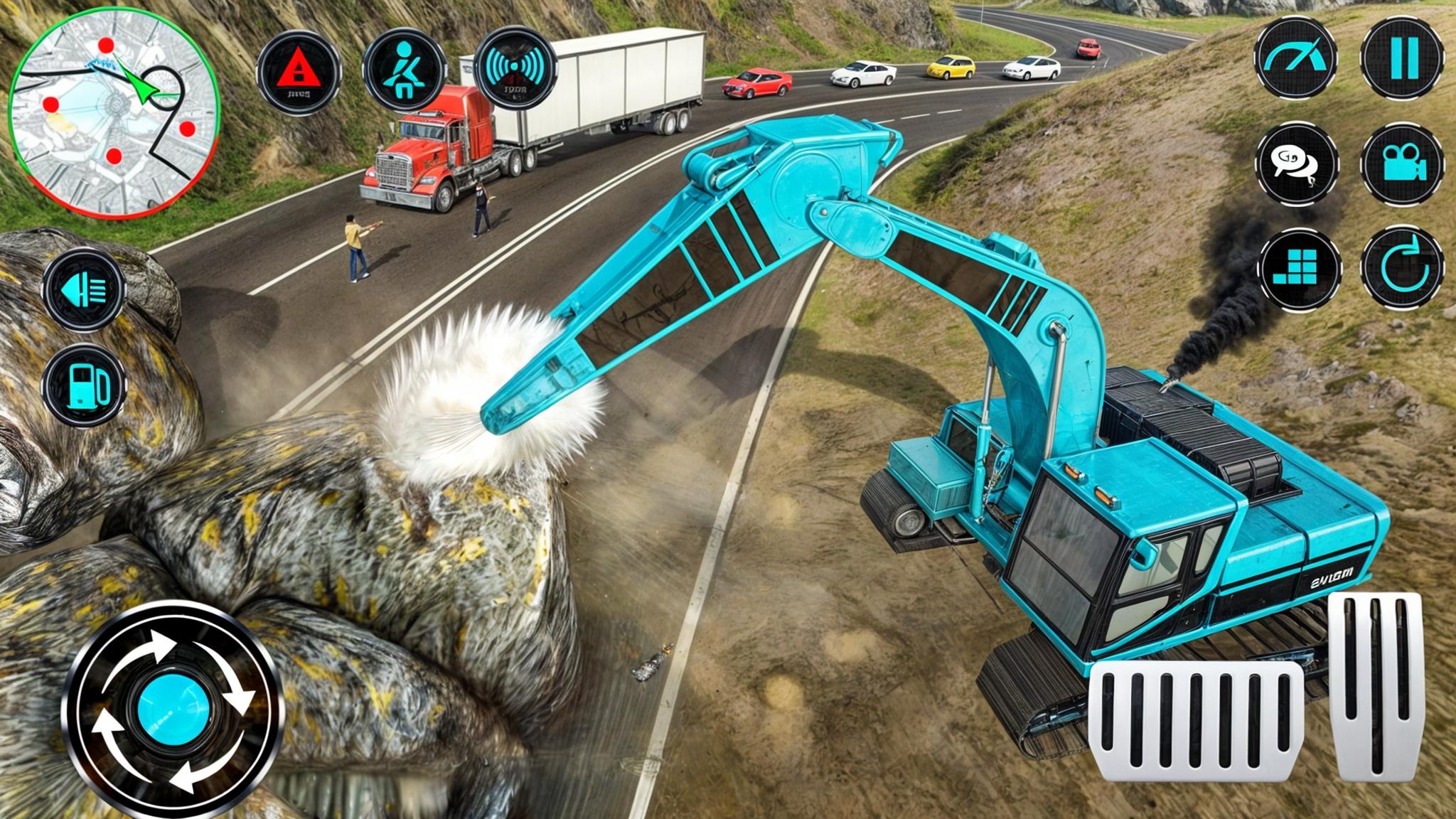Pause the game

1403,58
